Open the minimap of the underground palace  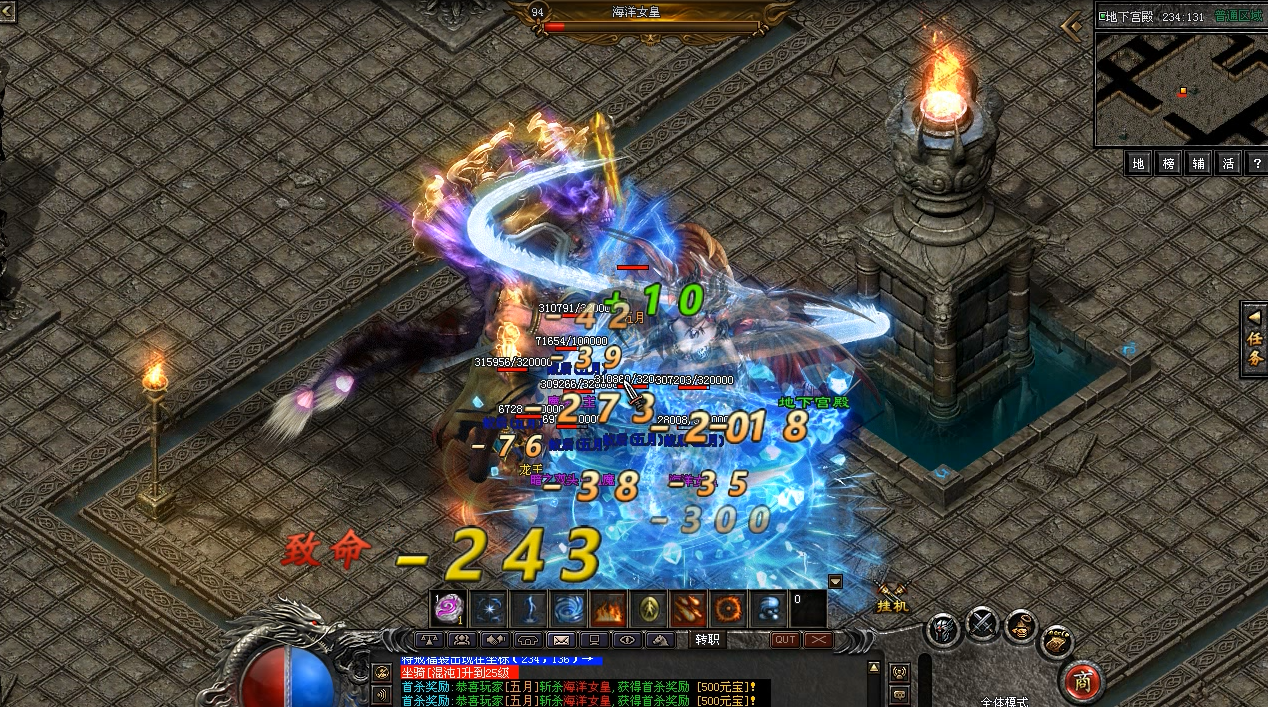1179,89
